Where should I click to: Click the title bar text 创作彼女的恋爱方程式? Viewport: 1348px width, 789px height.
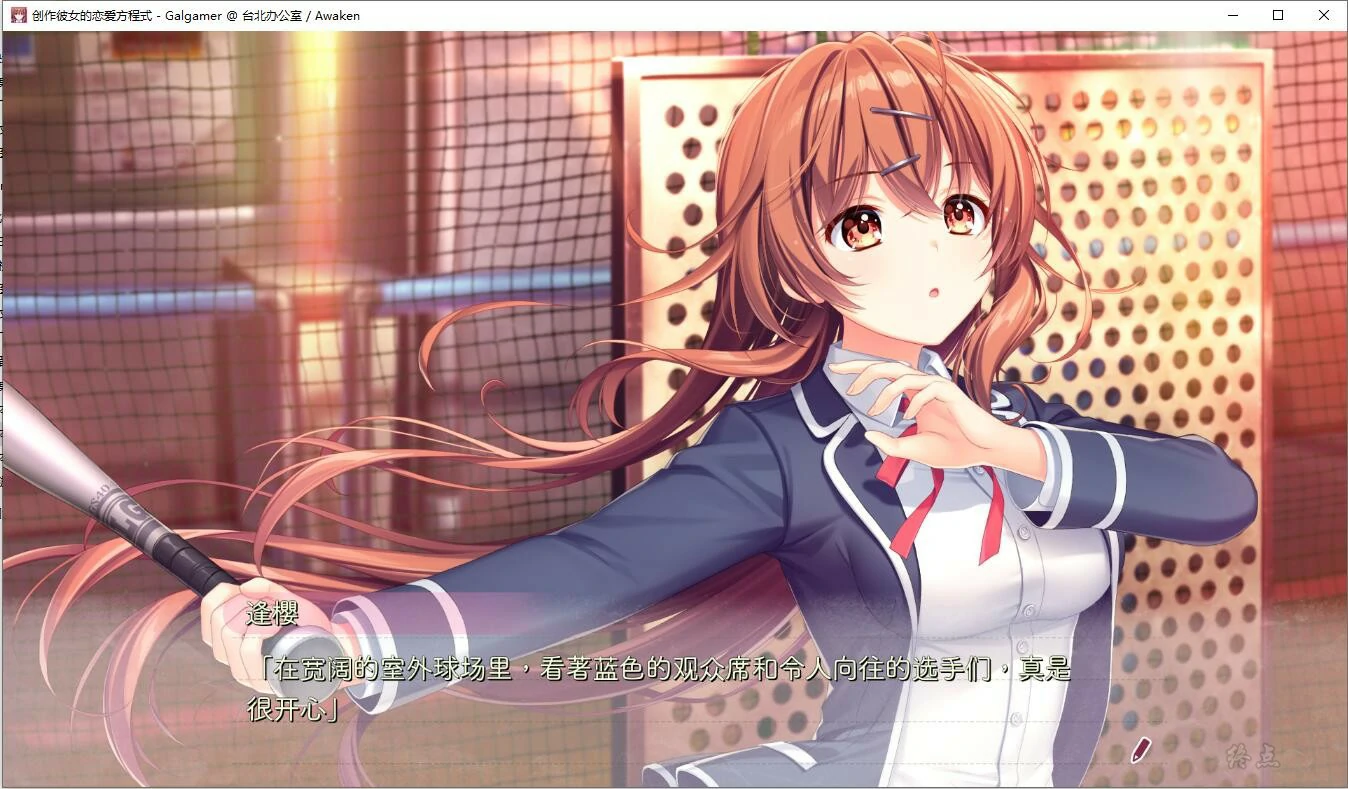(90, 15)
